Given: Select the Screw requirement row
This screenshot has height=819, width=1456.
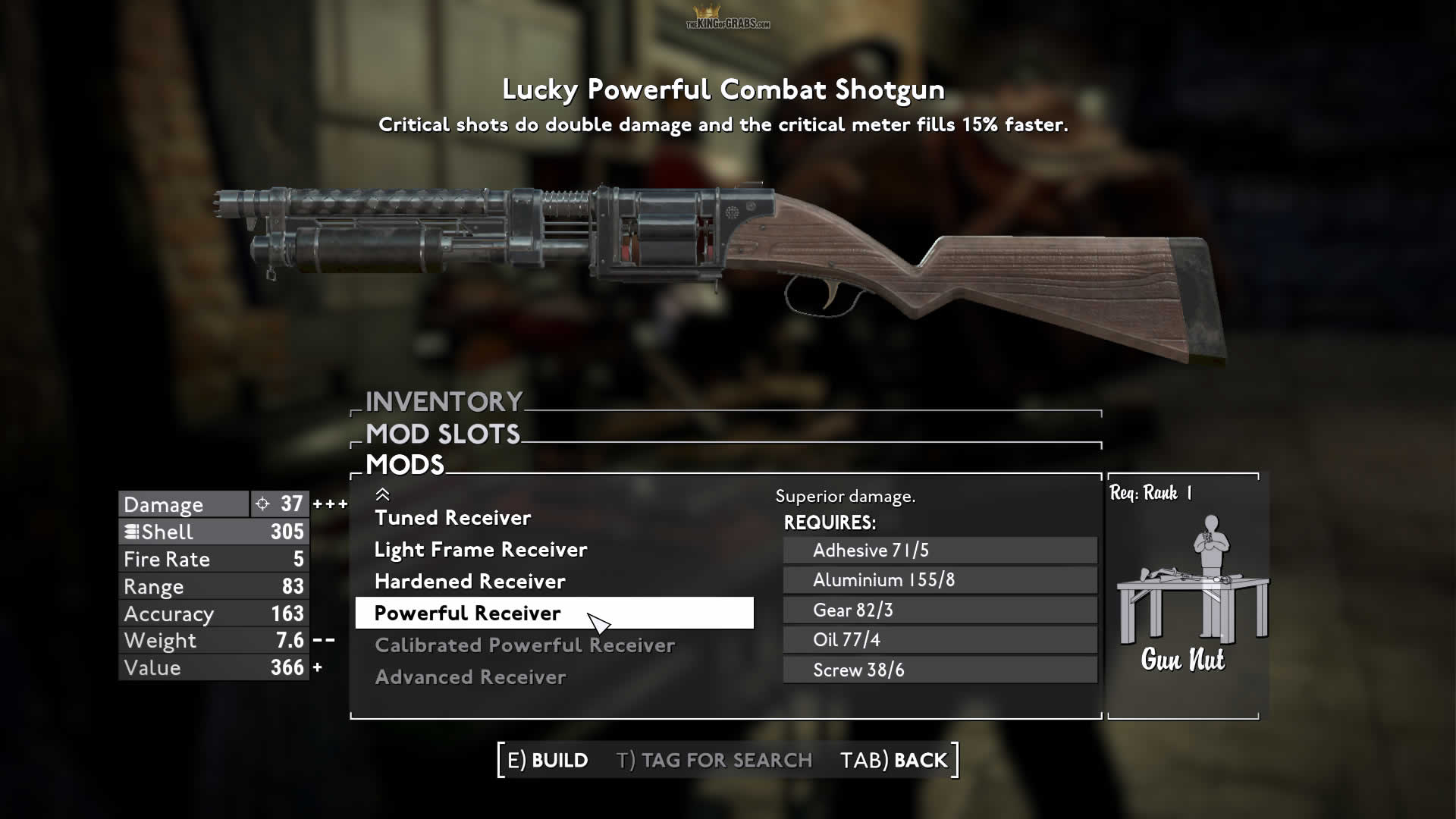Looking at the screenshot, I should pos(940,670).
